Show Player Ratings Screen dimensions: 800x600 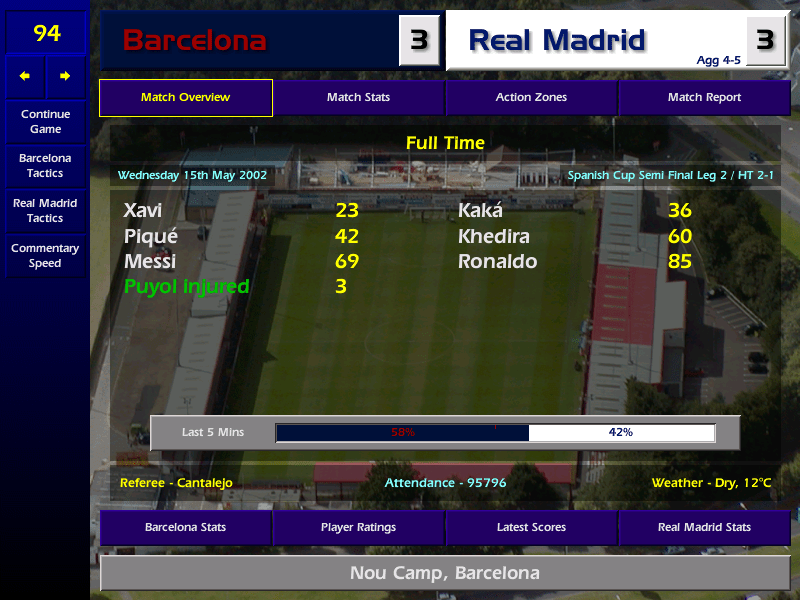[358, 527]
